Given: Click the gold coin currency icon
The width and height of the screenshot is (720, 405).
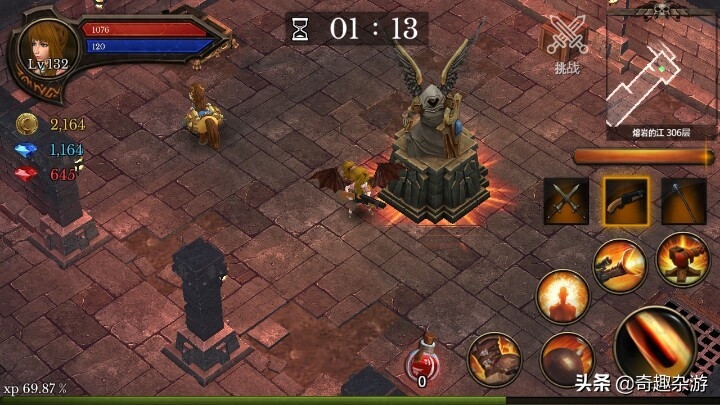Looking at the screenshot, I should 27,124.
